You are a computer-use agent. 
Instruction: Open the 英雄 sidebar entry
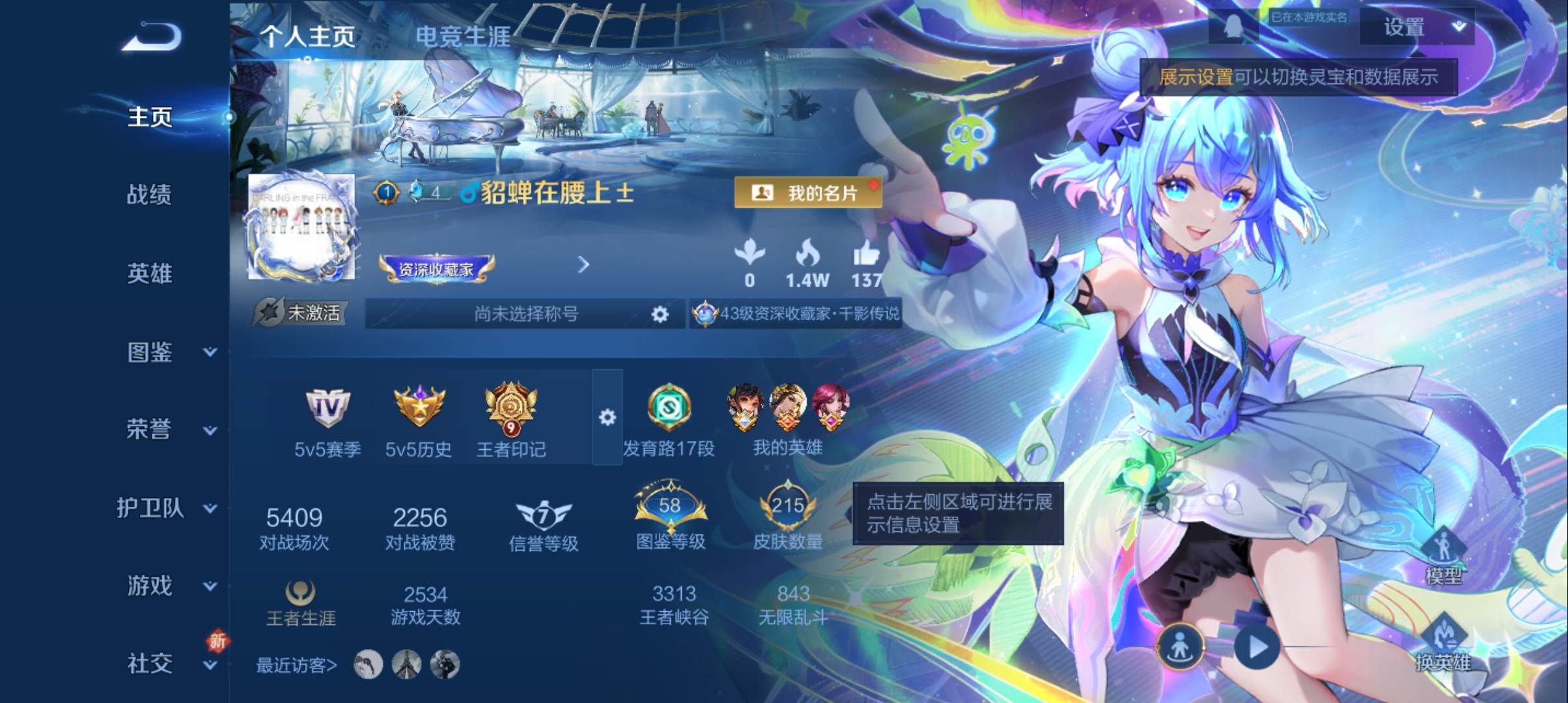point(149,273)
